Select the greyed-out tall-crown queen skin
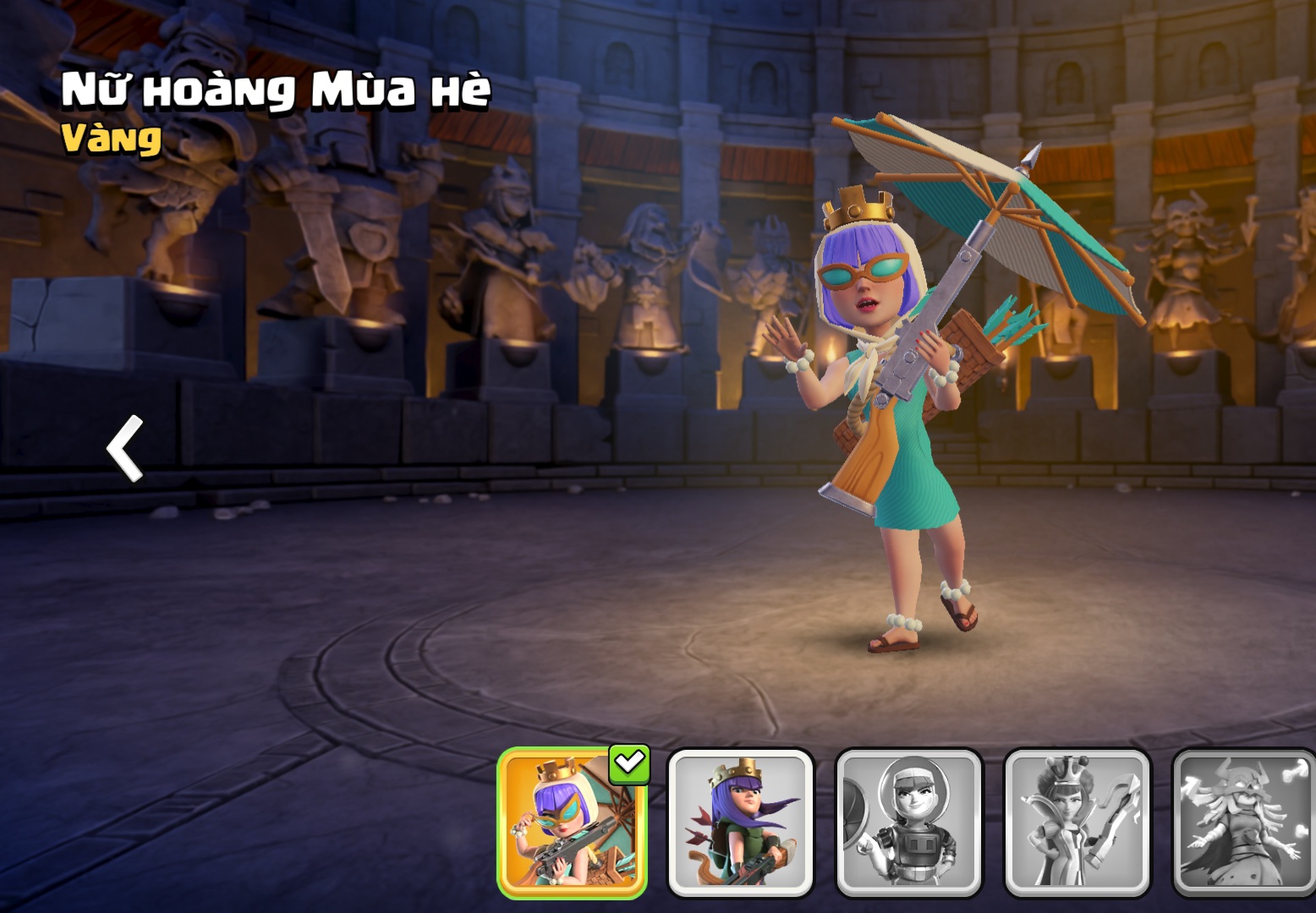 [1077, 823]
